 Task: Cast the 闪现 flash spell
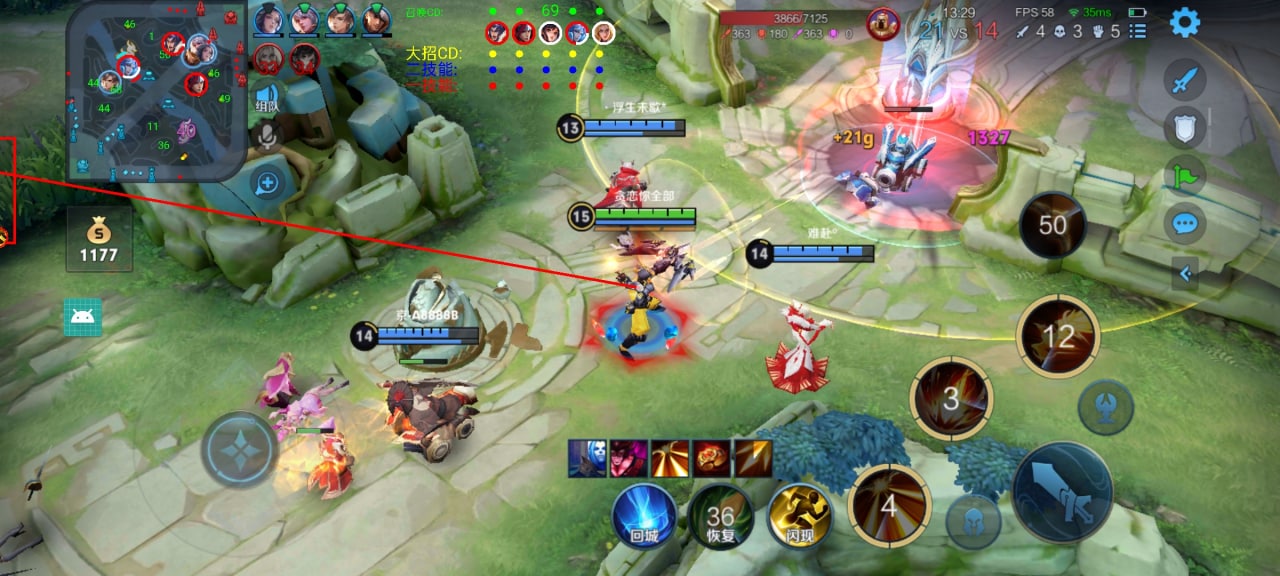click(x=799, y=516)
